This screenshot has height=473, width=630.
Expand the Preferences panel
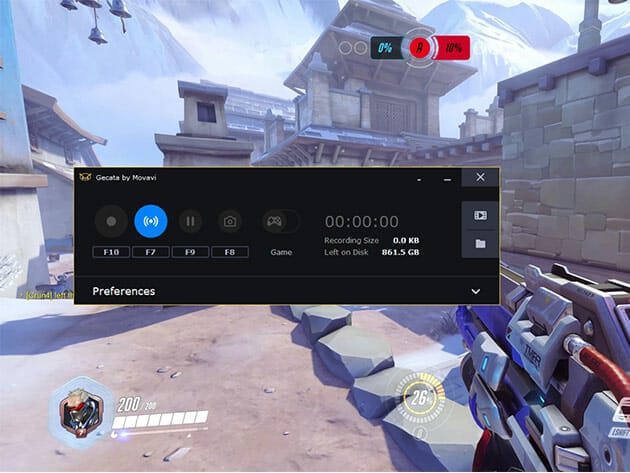tap(476, 291)
